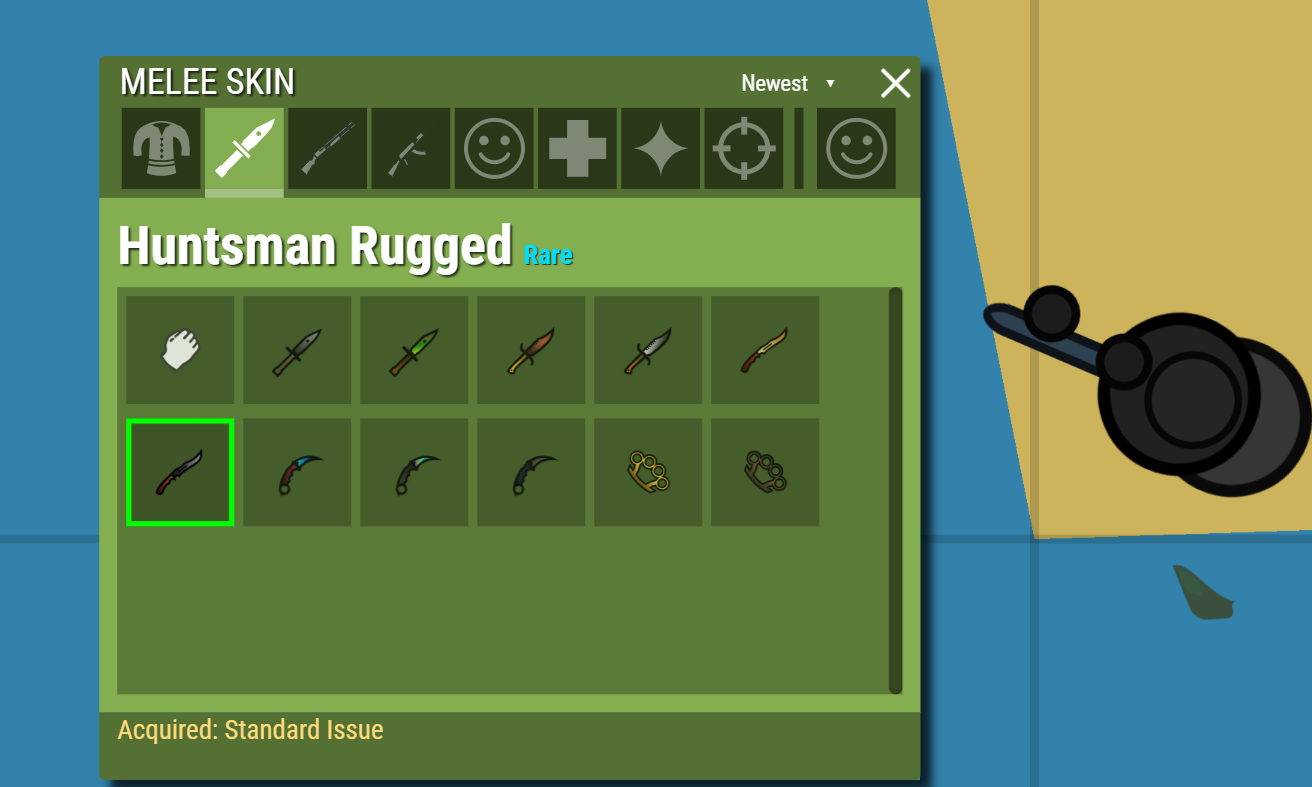Select the outfit skin tab
The width and height of the screenshot is (1312, 787).
(161, 149)
